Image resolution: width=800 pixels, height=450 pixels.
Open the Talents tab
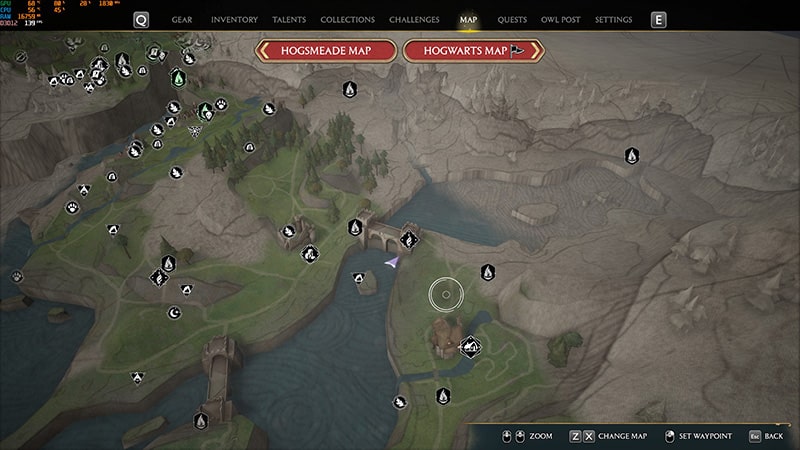click(x=289, y=19)
